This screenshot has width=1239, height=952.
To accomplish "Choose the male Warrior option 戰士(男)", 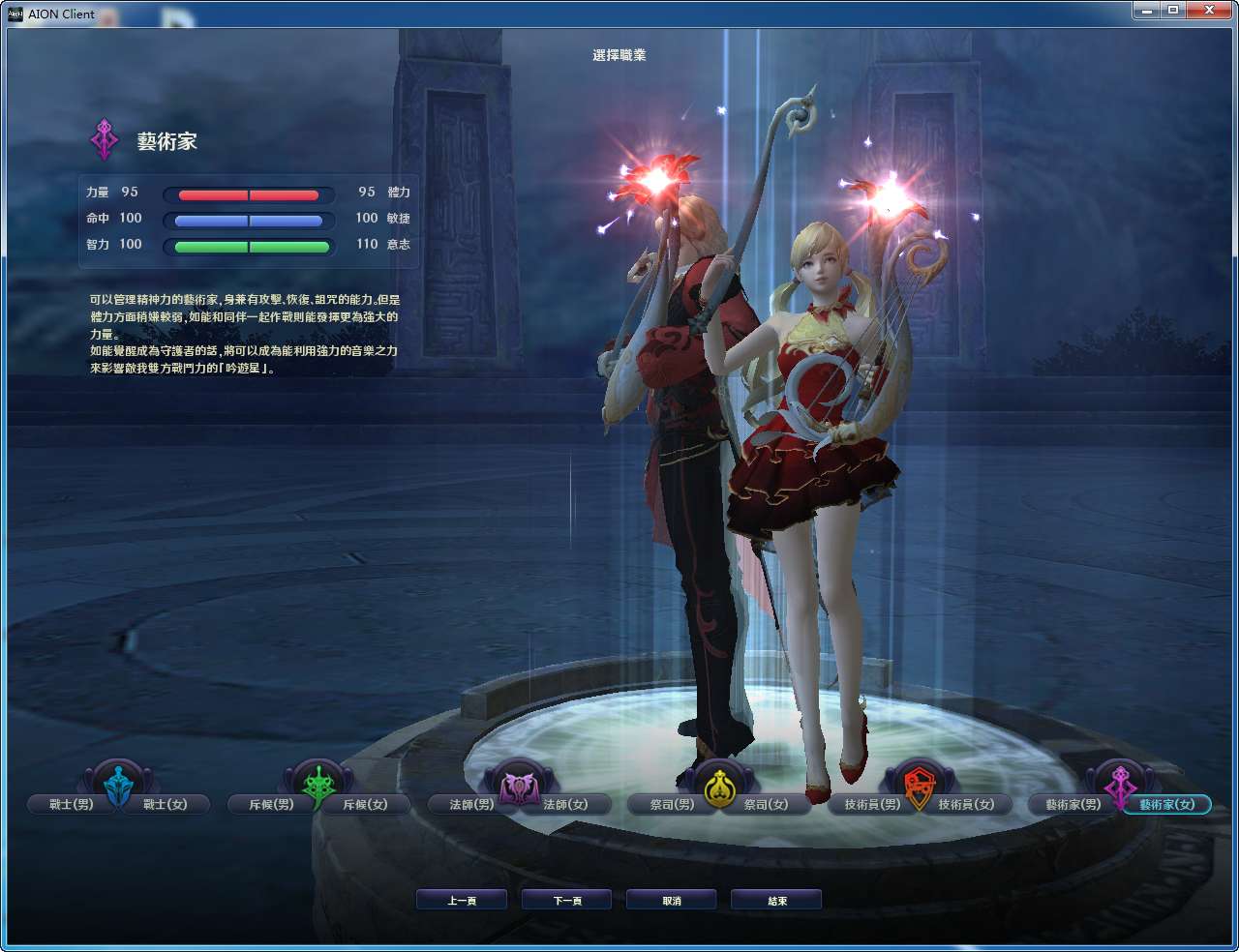I will [69, 804].
